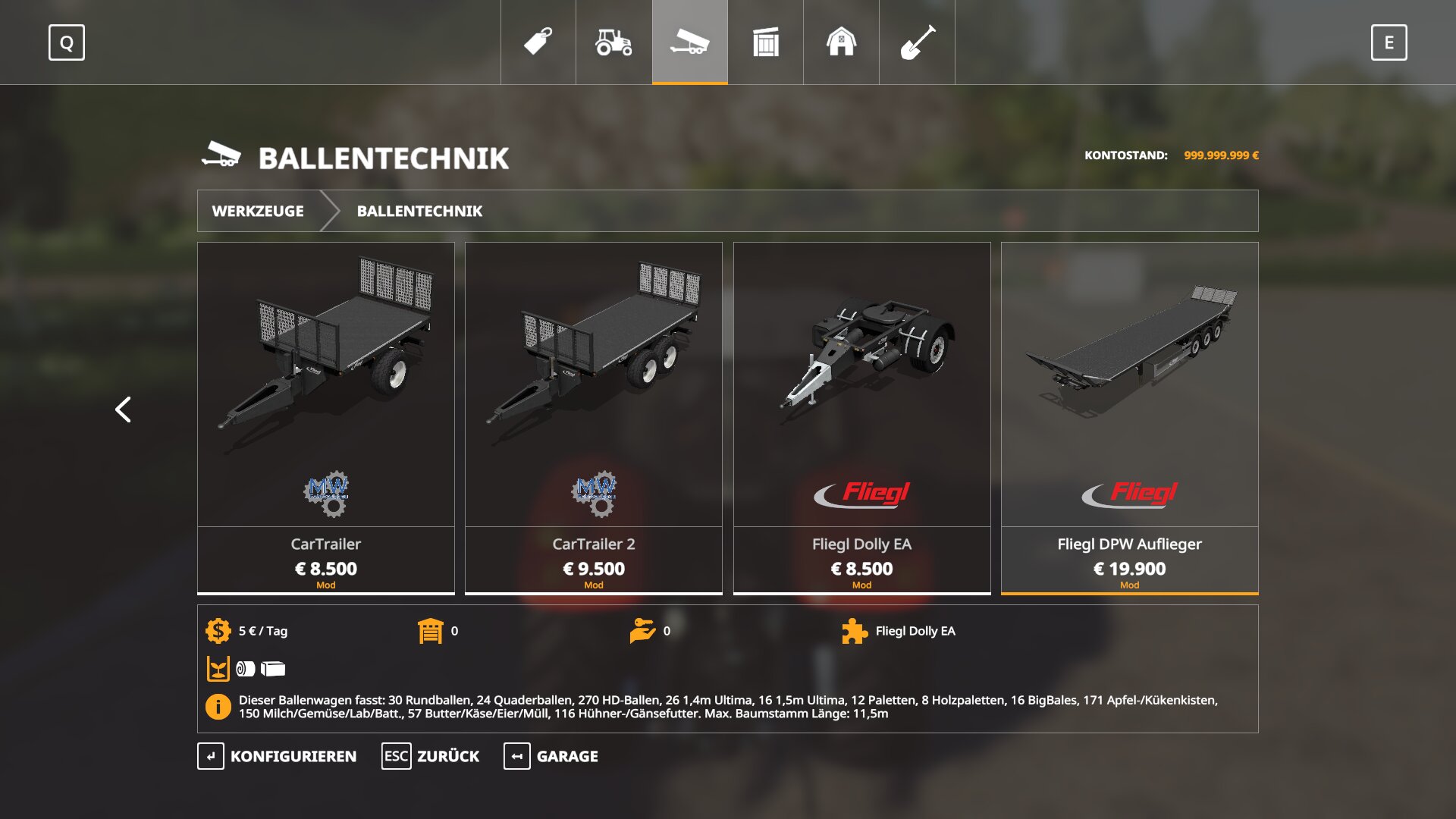The image size is (1456, 819).
Task: Pick the Fliegl Dolly EA card
Action: [861, 417]
